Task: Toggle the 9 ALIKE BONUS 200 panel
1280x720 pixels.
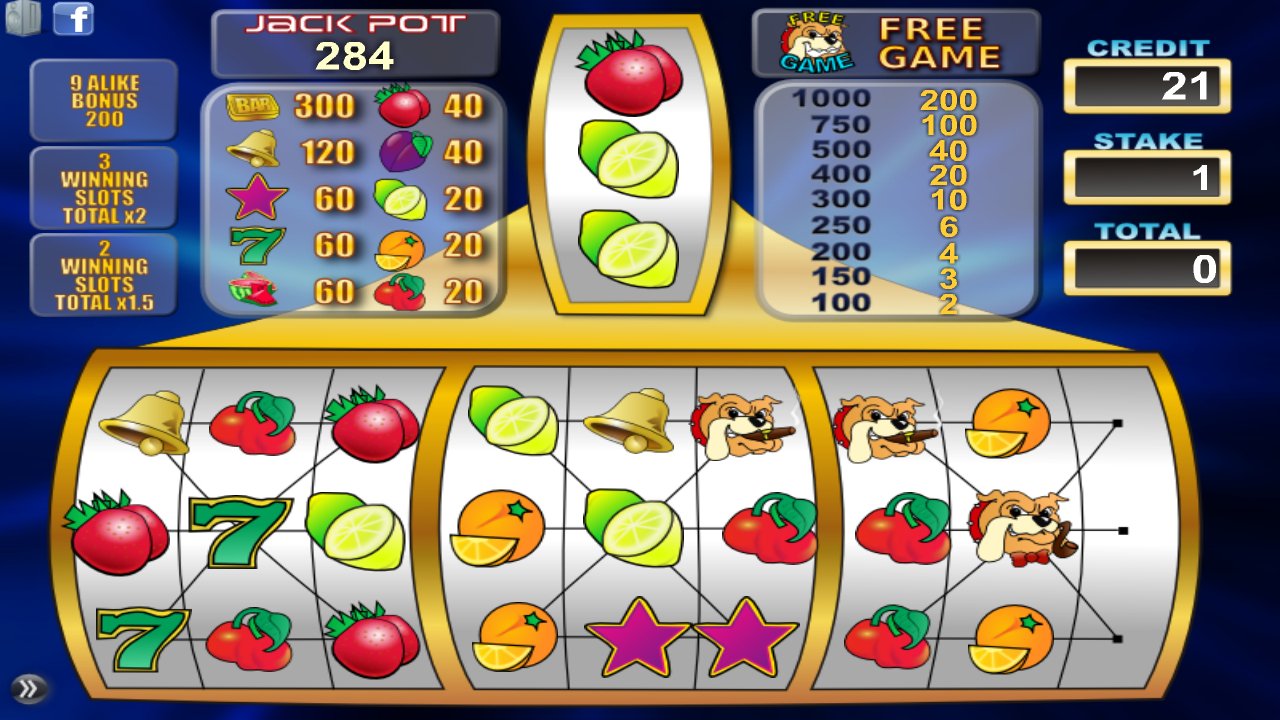Action: (106, 100)
